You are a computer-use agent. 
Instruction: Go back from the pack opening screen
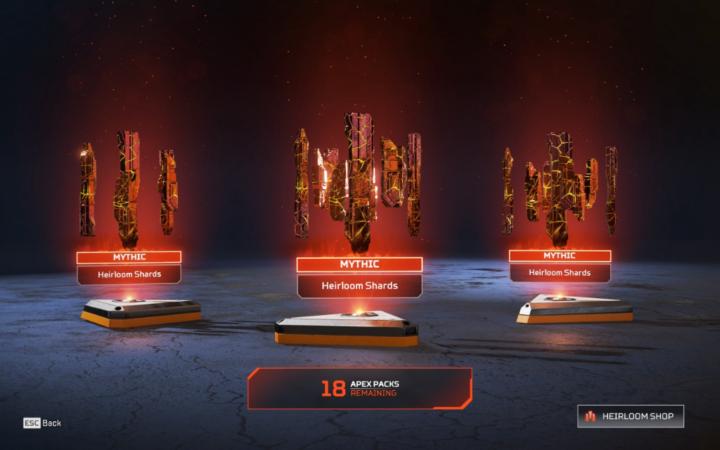click(x=42, y=423)
